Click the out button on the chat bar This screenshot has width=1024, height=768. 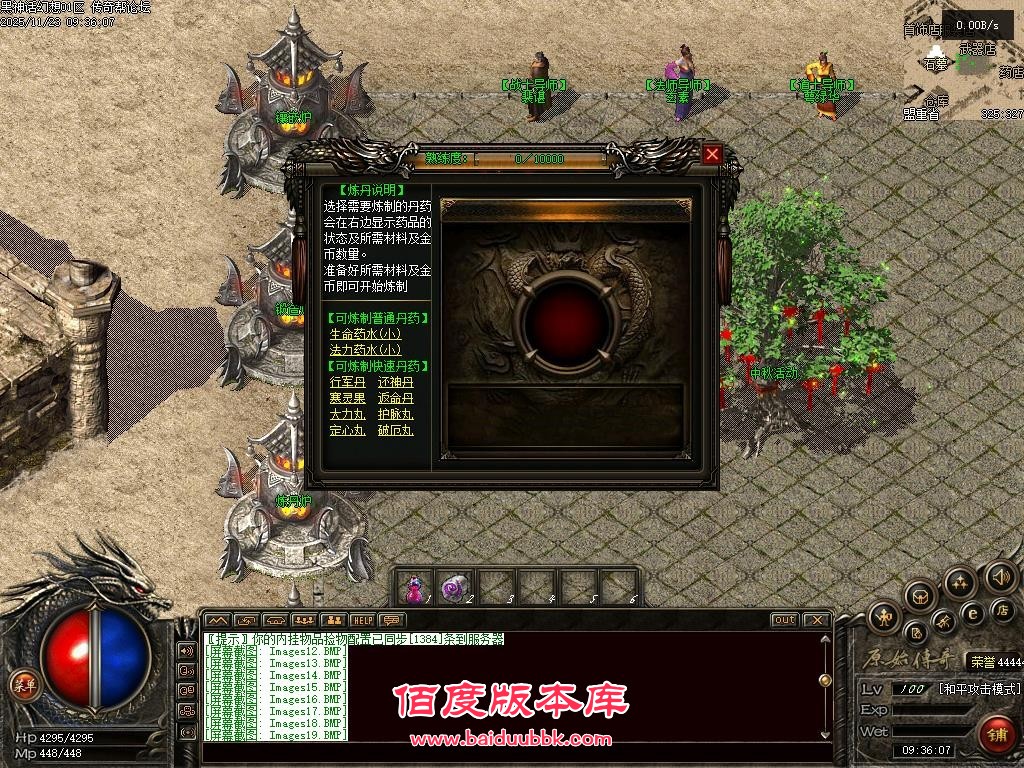[784, 620]
